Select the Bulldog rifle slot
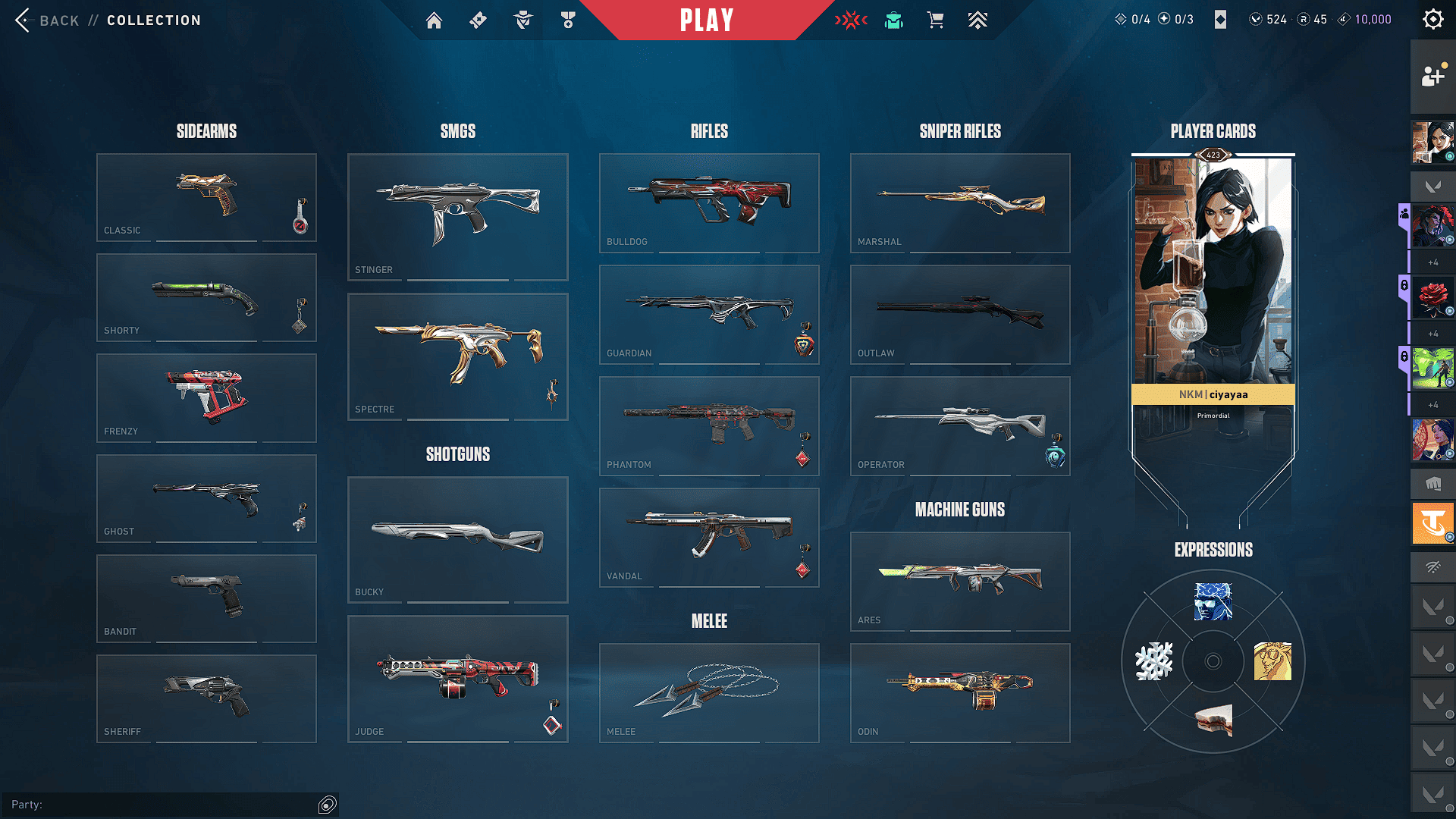This screenshot has width=1456, height=819. pos(709,202)
